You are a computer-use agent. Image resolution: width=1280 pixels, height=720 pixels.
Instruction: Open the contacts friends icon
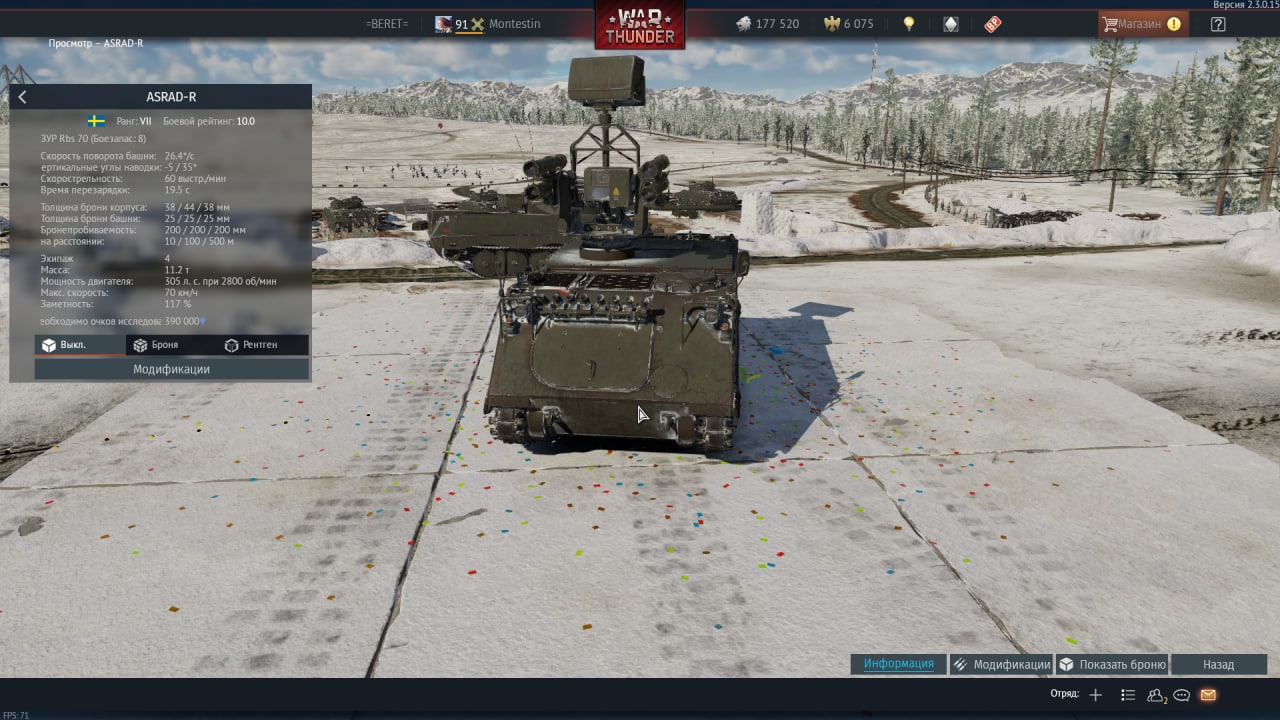[1156, 695]
